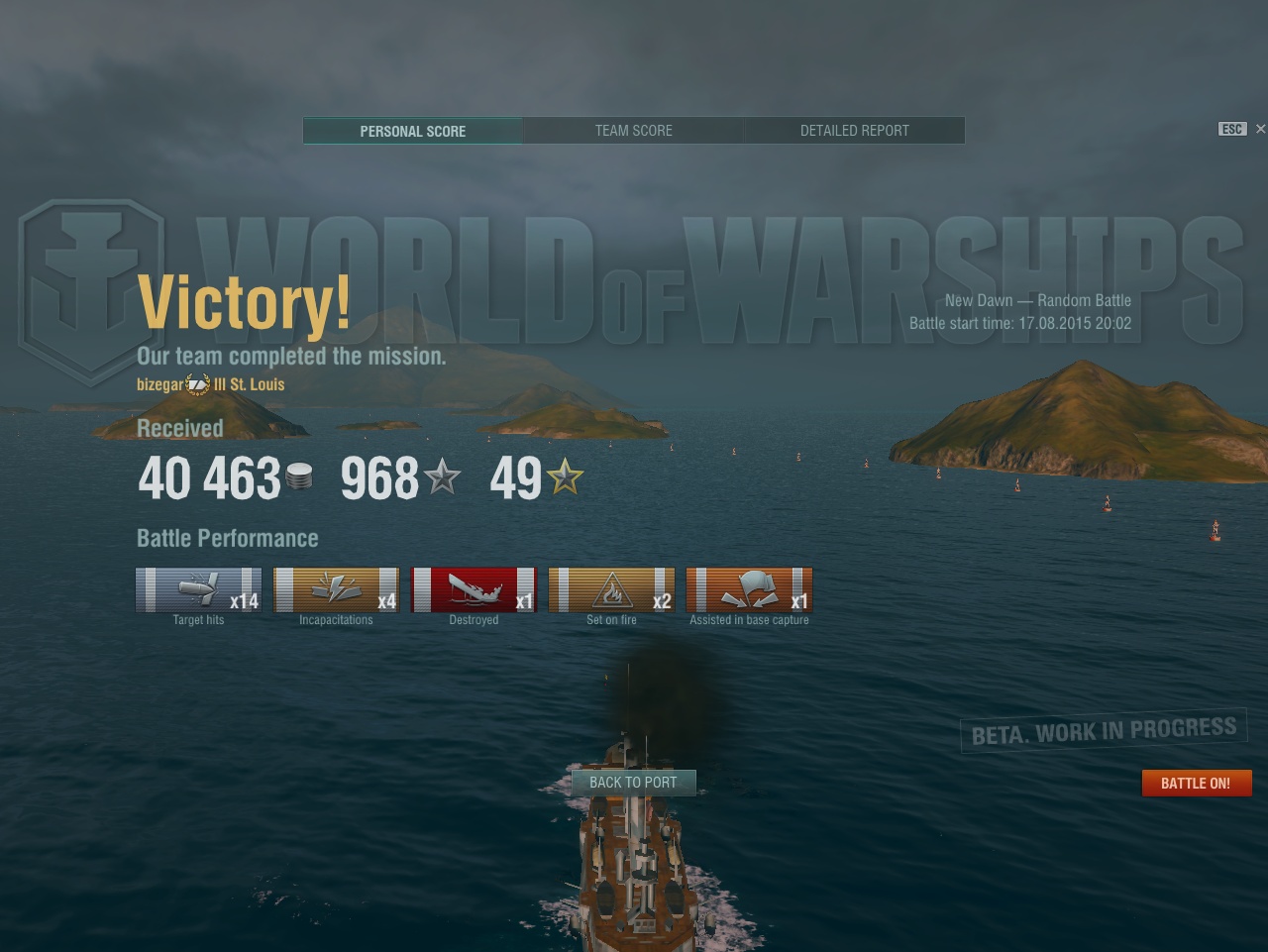Click the Back to Port button
1268x952 pixels.
[633, 783]
